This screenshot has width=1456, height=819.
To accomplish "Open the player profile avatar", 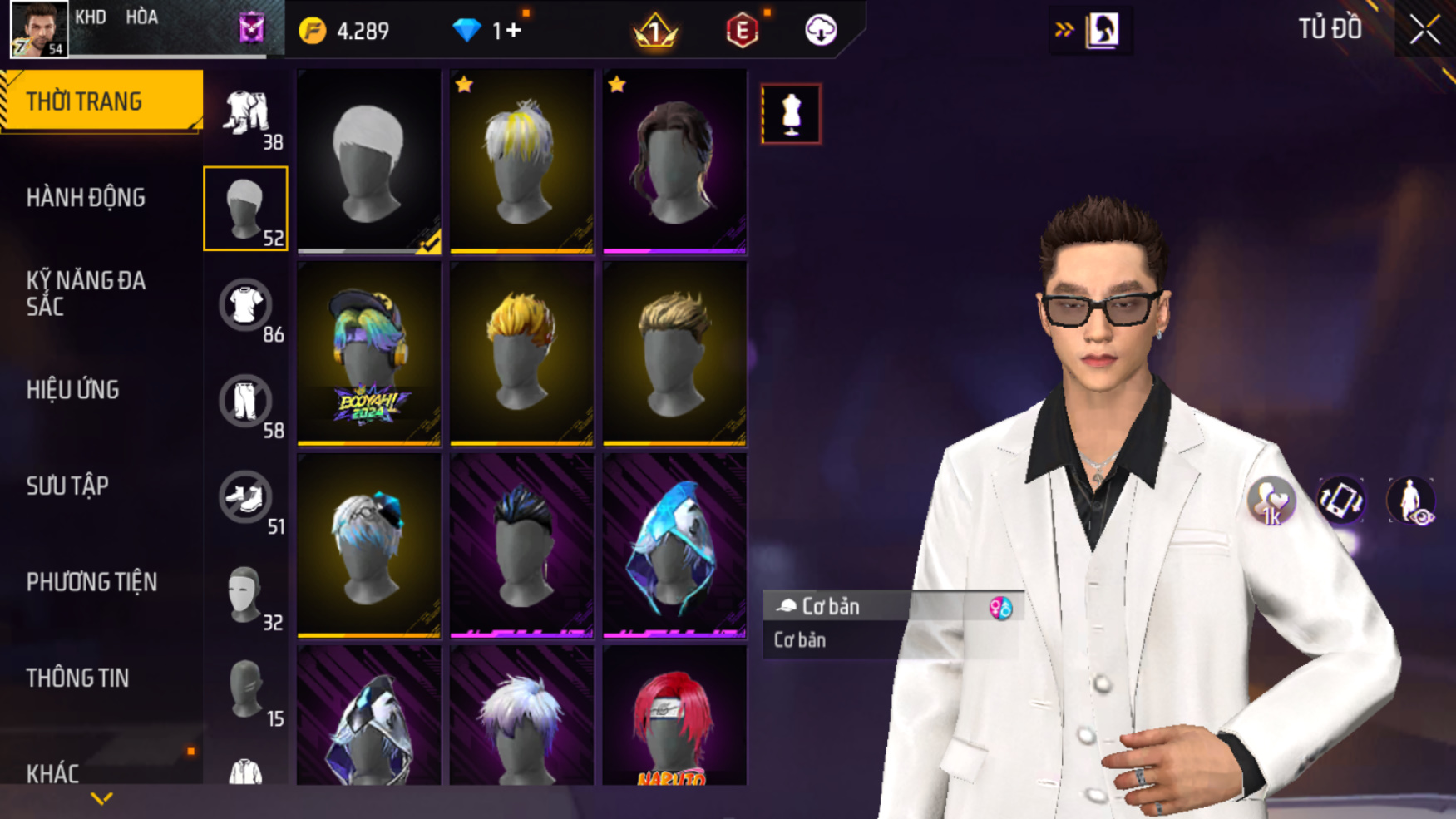I will tap(39, 29).
